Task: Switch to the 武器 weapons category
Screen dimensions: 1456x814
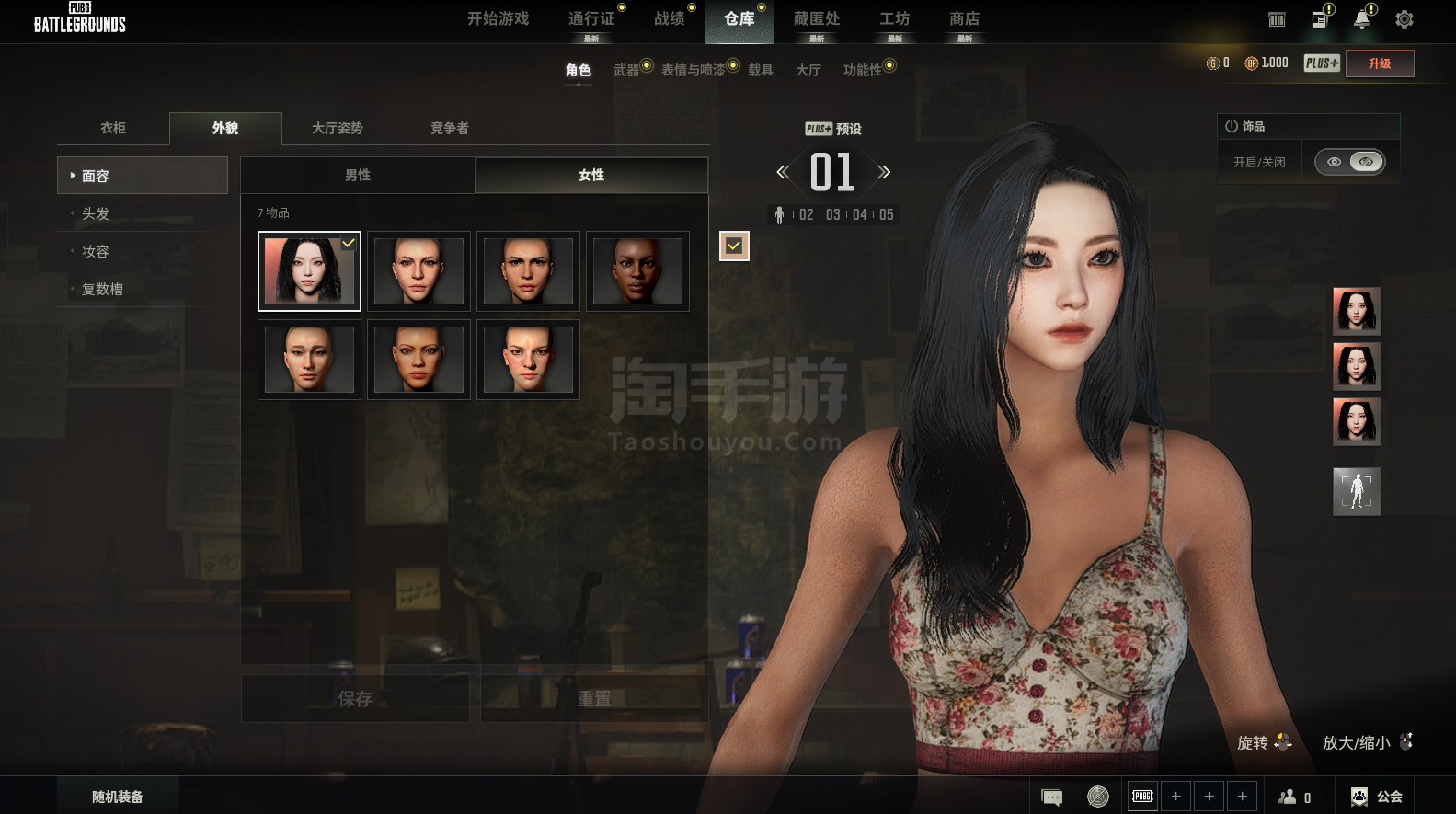Action: click(x=626, y=71)
